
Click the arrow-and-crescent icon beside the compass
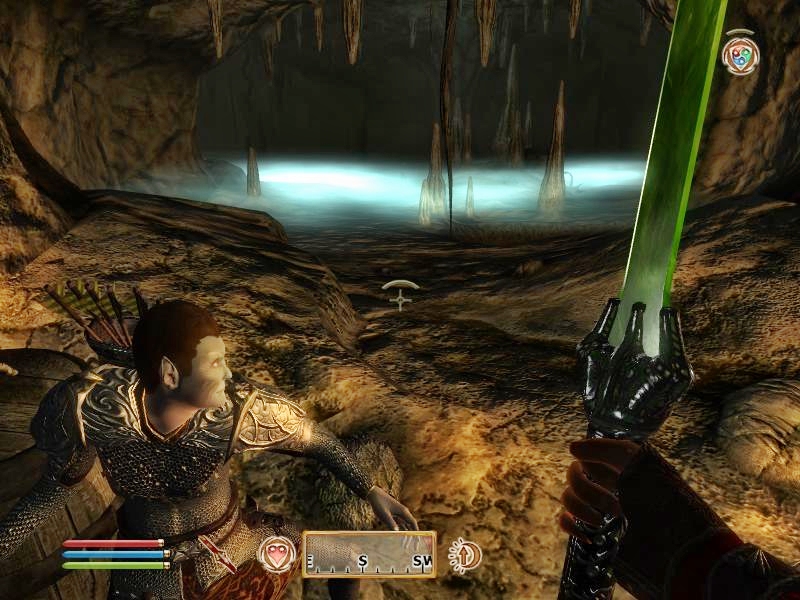465,554
